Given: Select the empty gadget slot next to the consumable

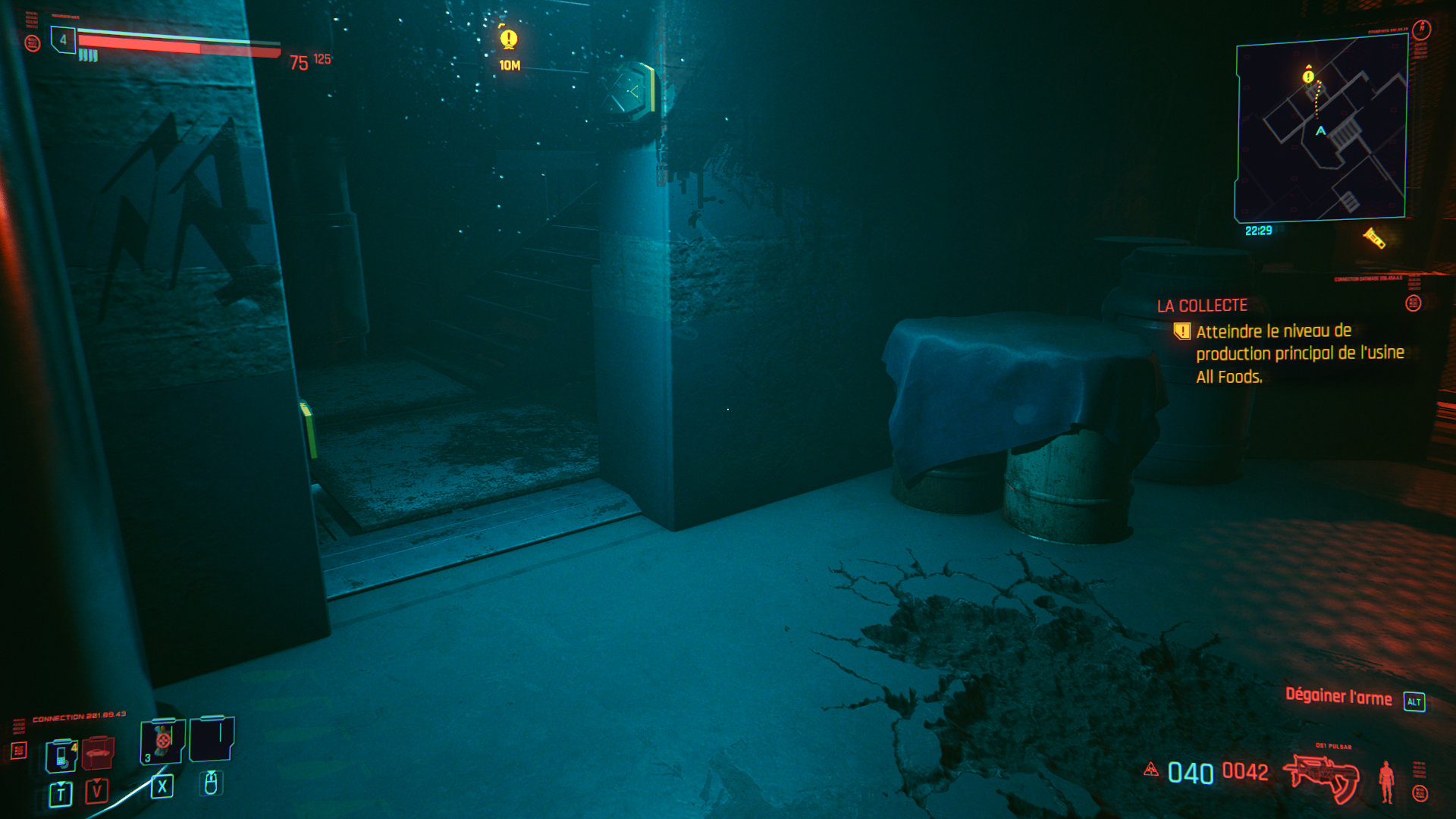Looking at the screenshot, I should coord(212,738).
